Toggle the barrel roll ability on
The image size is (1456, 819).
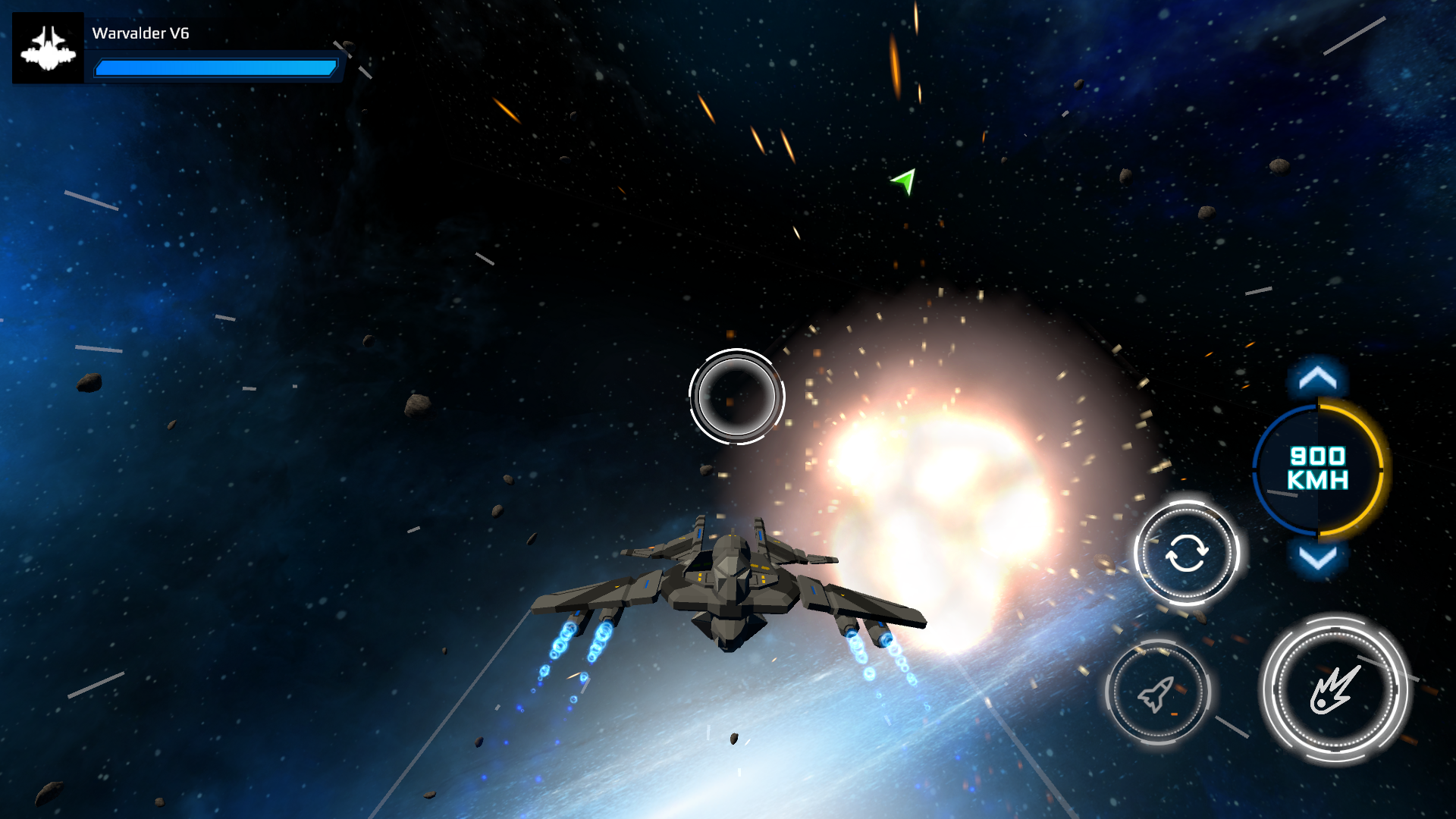point(1188,554)
